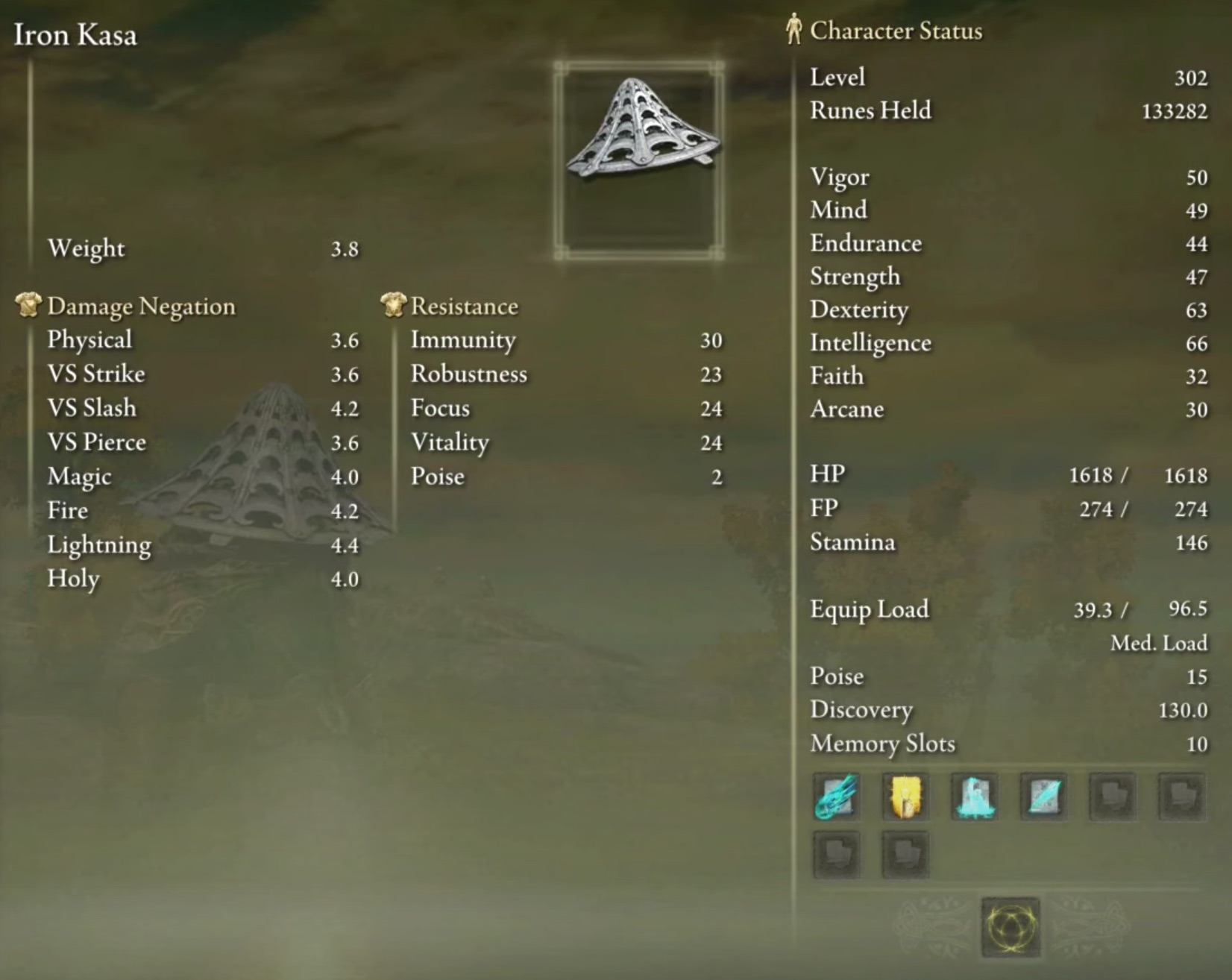Click the Iron Kasa item name
1232x980 pixels.
75,34
